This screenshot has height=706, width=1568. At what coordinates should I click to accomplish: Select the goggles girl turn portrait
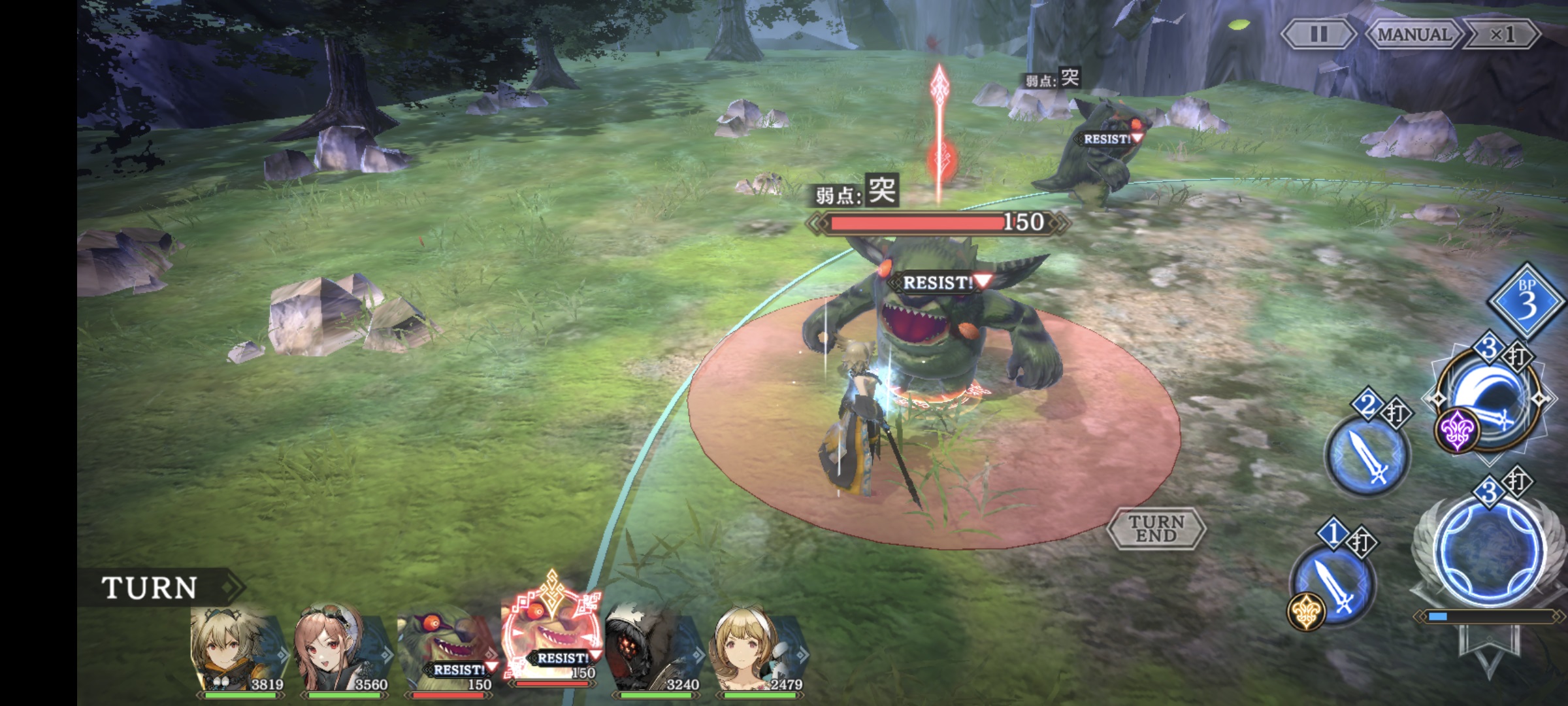340,650
